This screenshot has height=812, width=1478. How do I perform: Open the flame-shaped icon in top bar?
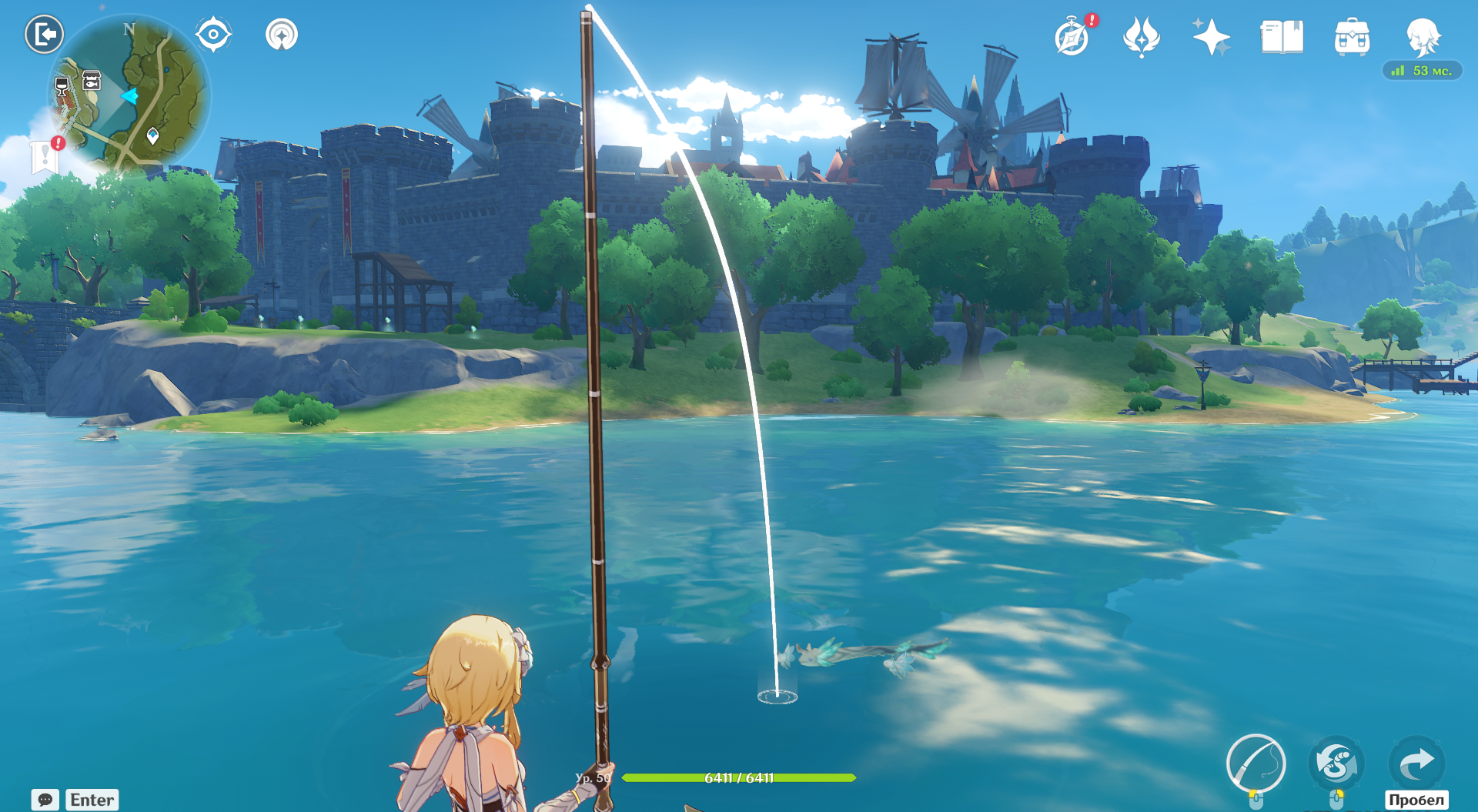1141,37
